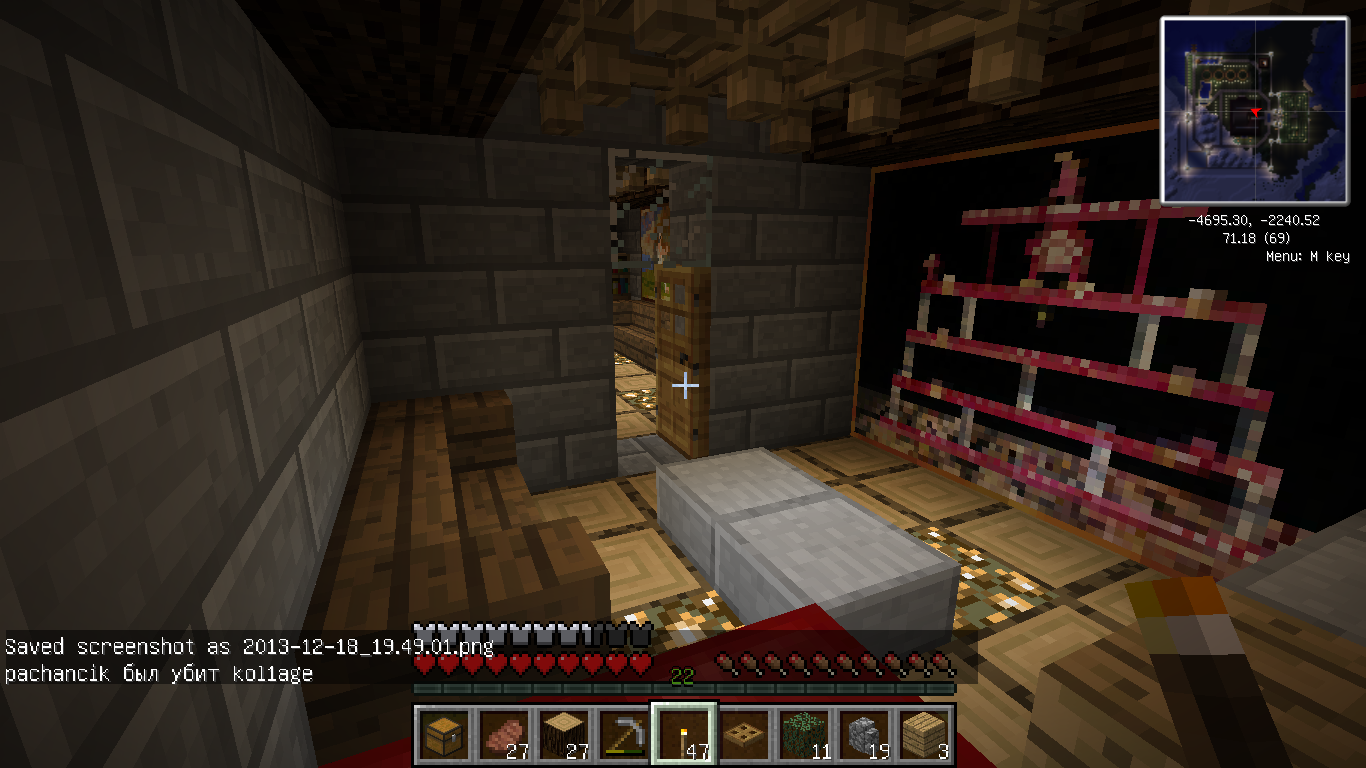Select the leaves block stack slot
The image size is (1366, 768).
(804, 735)
